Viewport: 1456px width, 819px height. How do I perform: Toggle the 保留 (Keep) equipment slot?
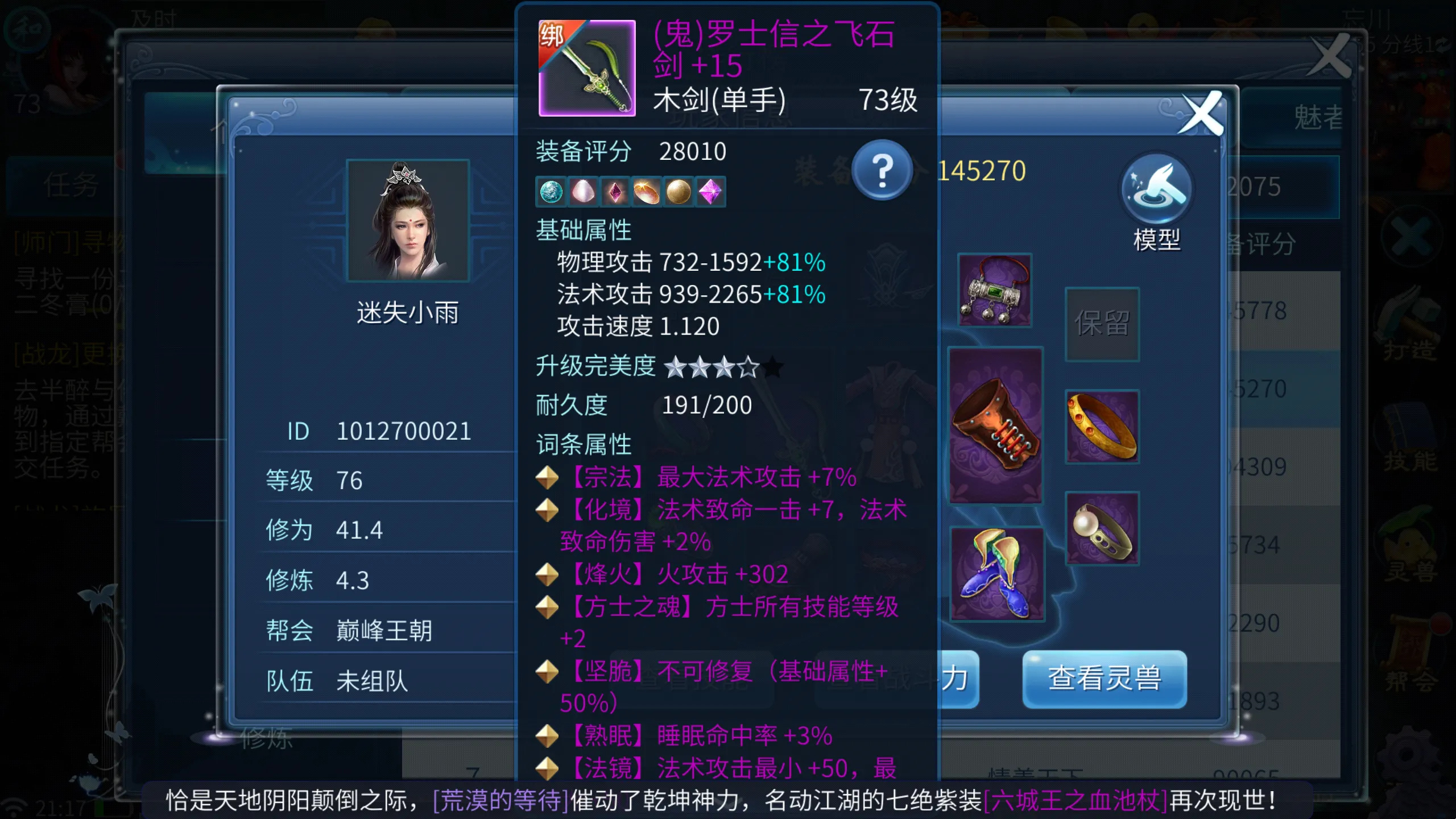1102,324
